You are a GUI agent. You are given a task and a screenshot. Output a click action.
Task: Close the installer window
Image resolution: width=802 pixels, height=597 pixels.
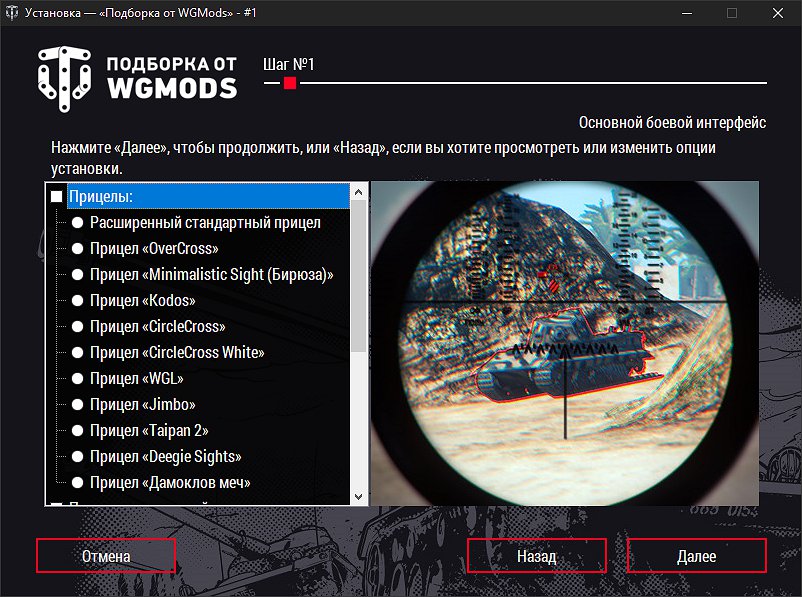(777, 14)
